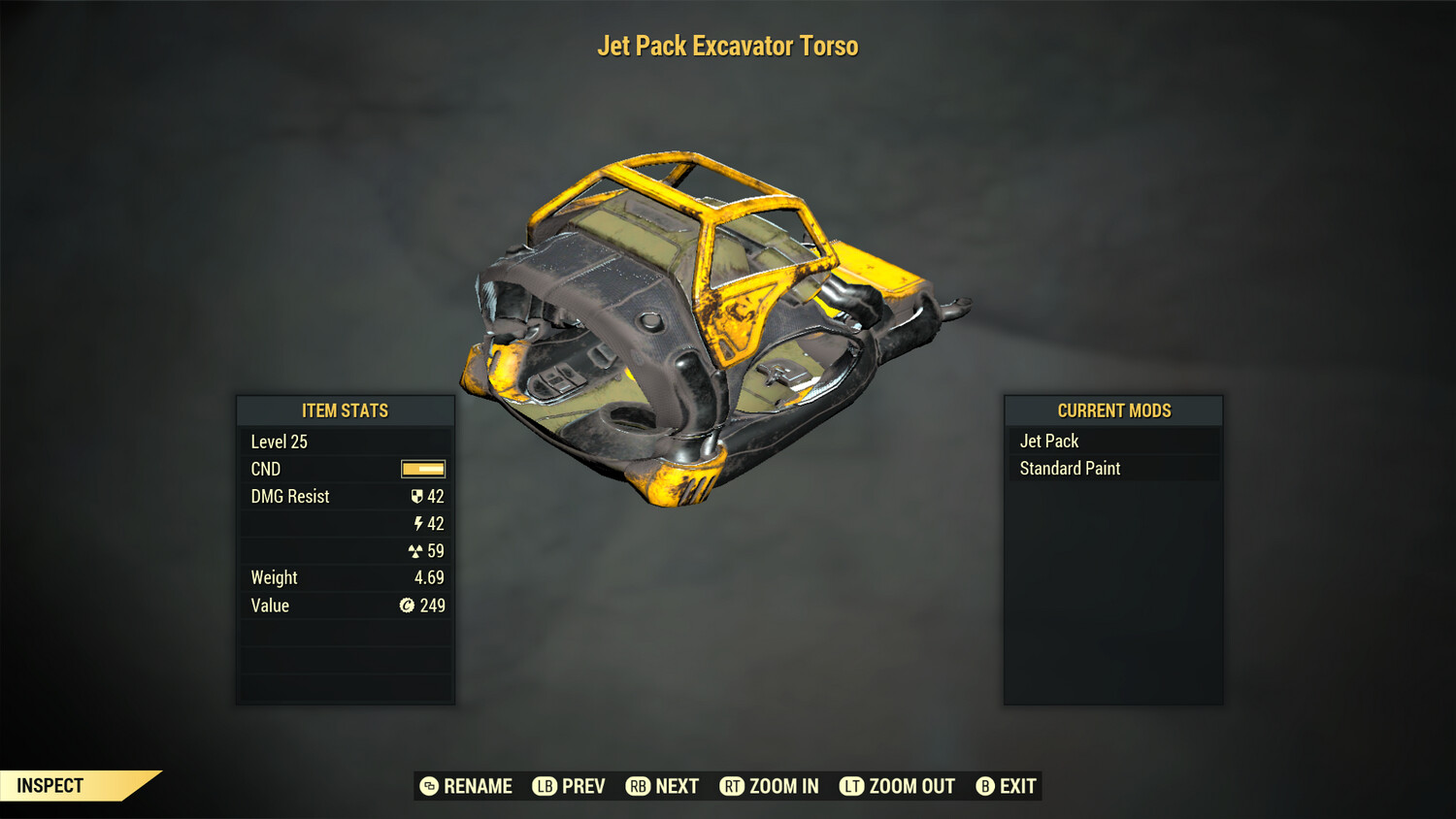Screen dimensions: 1456x819
Task: Click the RB button icon for NEXT
Action: [x=638, y=786]
